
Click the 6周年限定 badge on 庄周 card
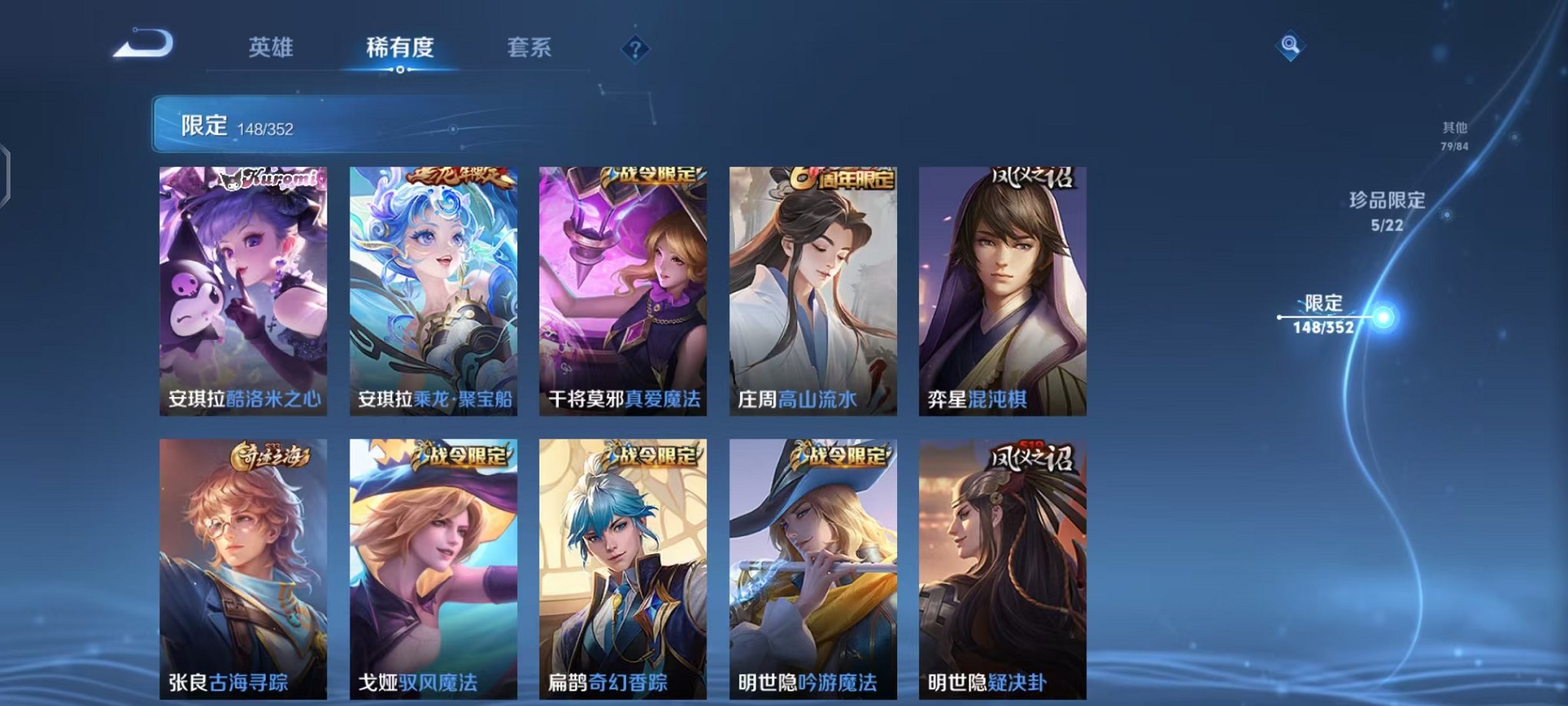842,178
